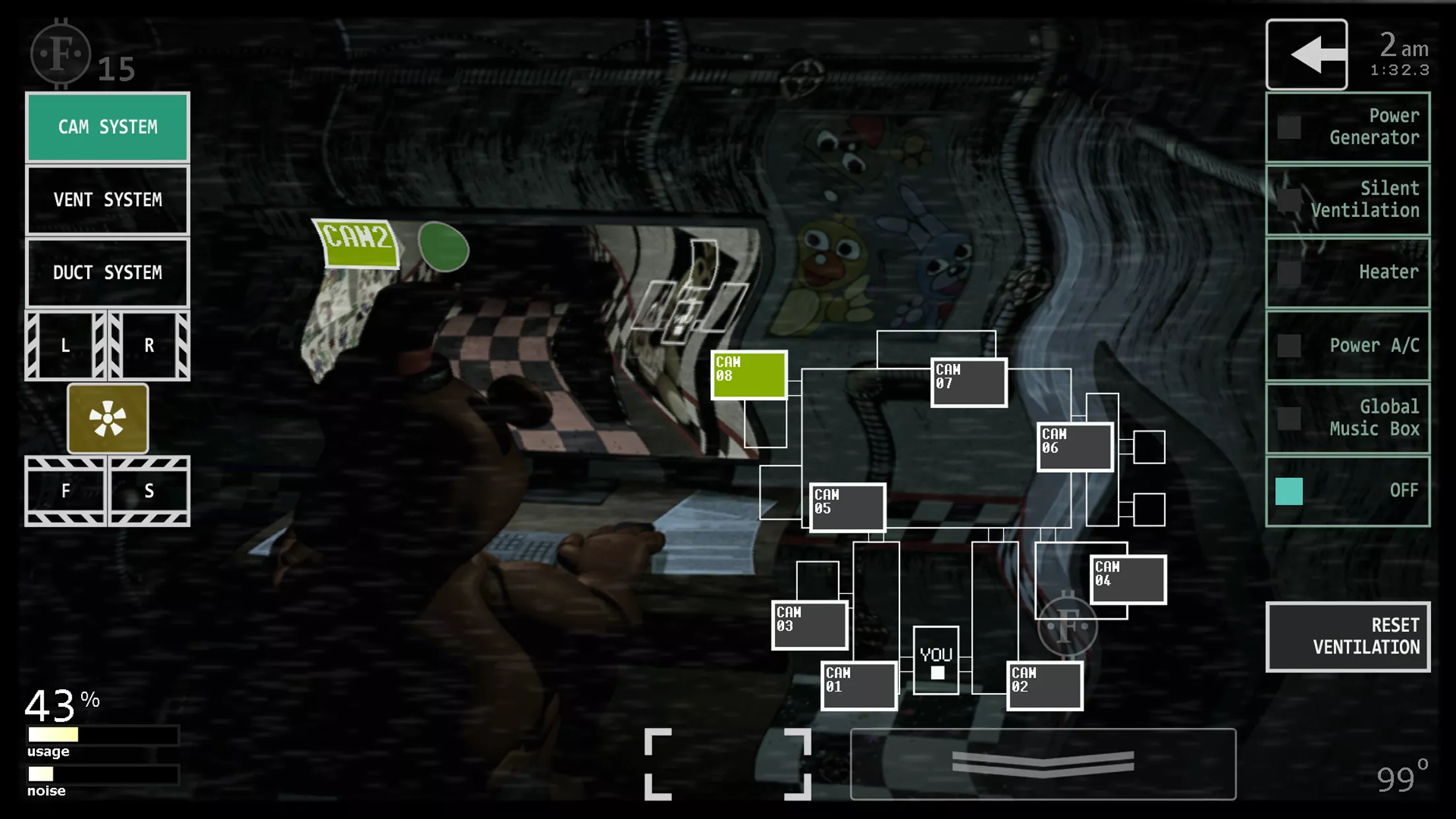This screenshot has width=1456, height=819.
Task: Activate the Power Generator
Action: point(1348,127)
